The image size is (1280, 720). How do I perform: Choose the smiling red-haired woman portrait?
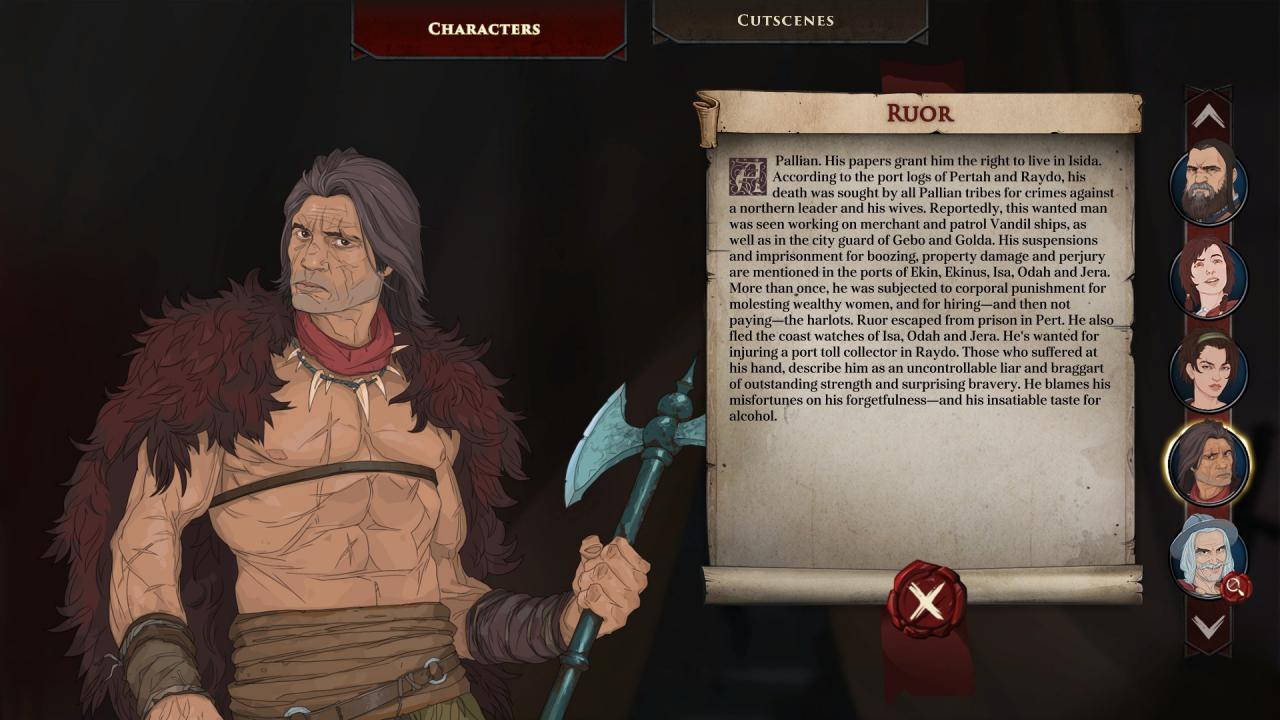pos(1208,278)
